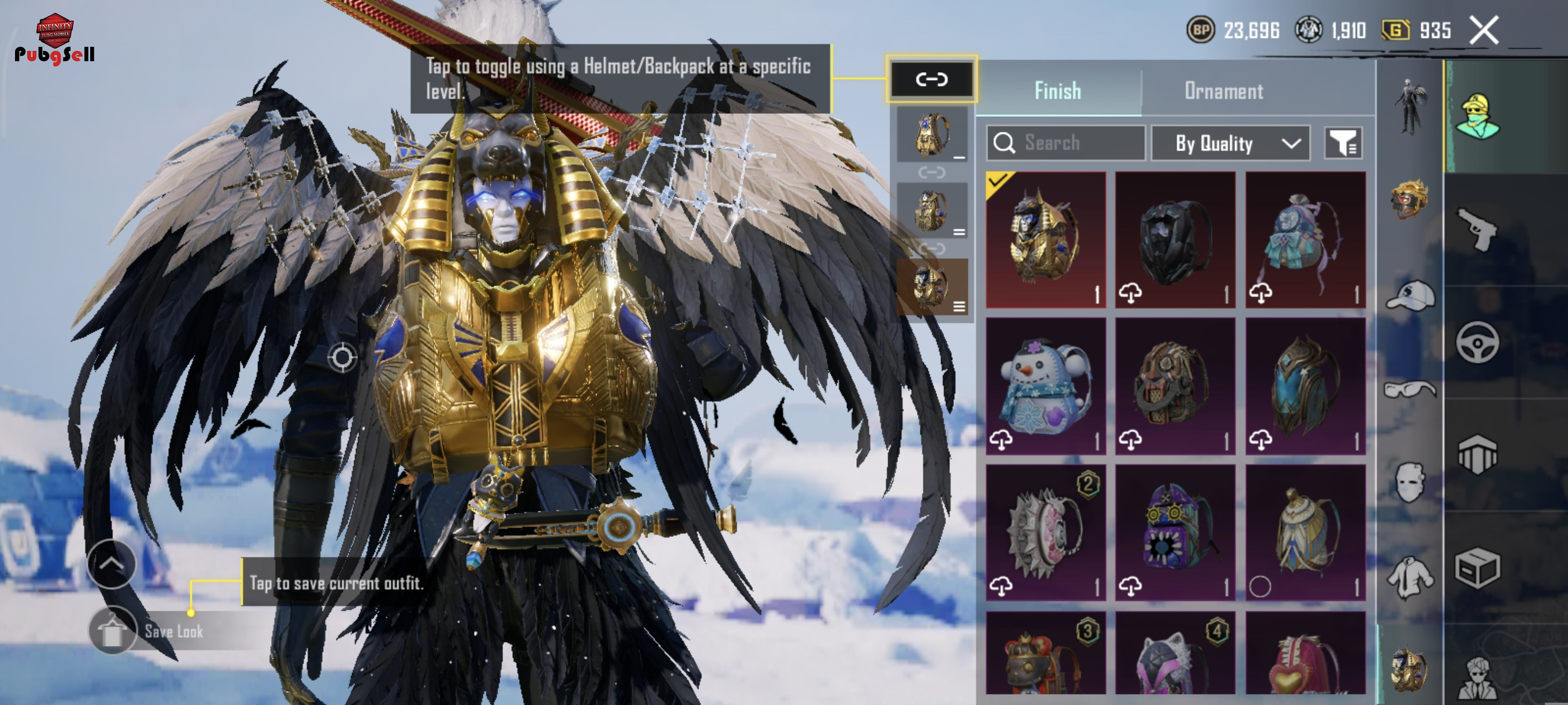
Task: Open the crate box category
Action: 1477,568
